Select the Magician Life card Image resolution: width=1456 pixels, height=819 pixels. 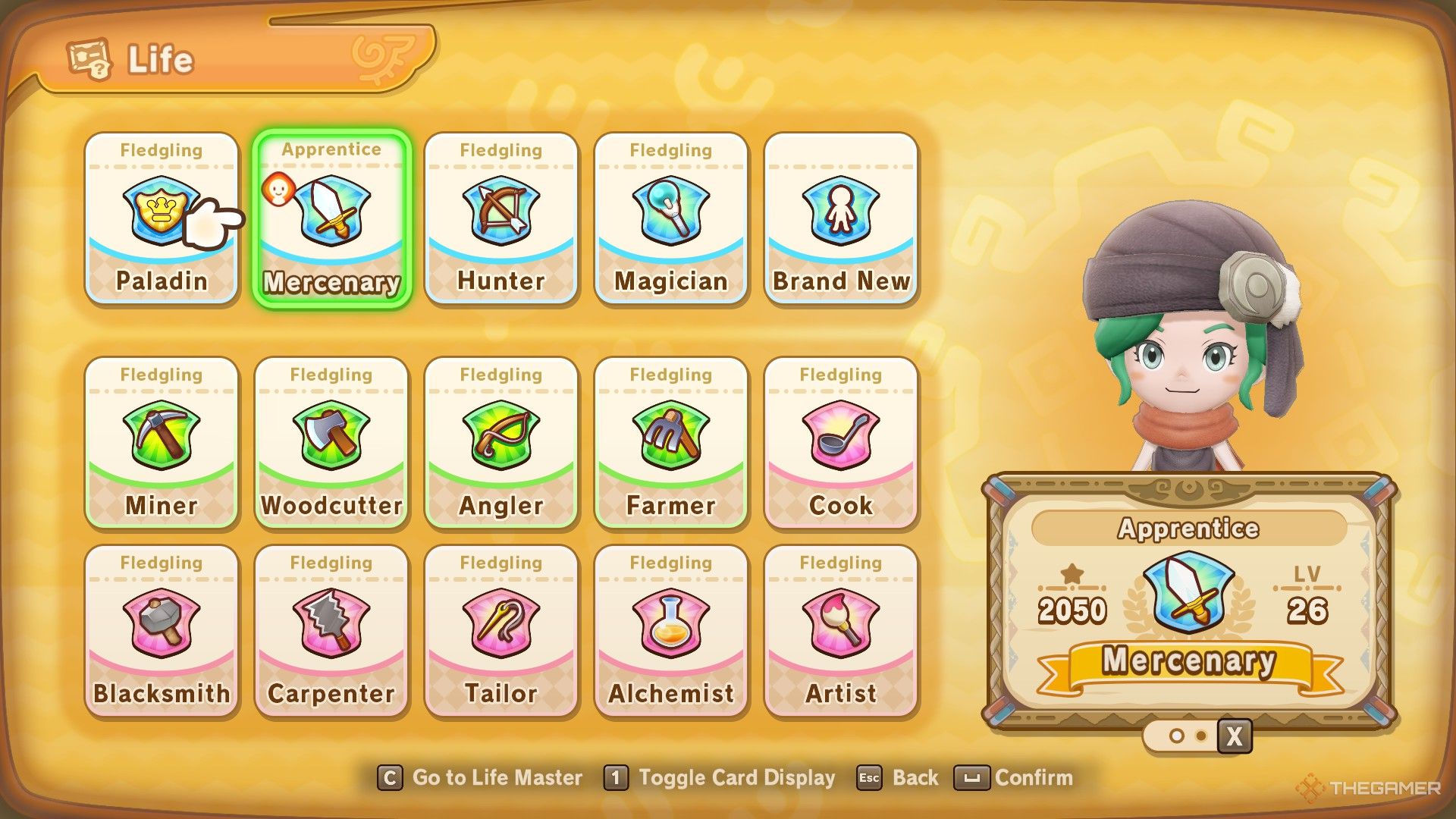pyautogui.click(x=671, y=218)
